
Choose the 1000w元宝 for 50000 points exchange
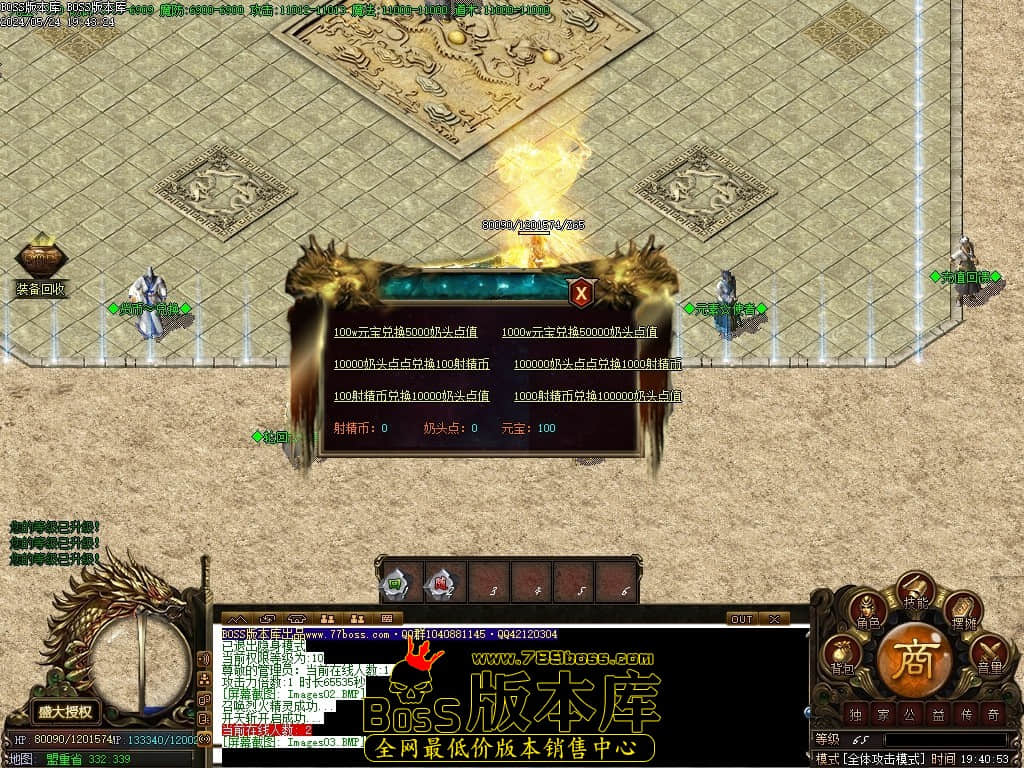click(579, 332)
